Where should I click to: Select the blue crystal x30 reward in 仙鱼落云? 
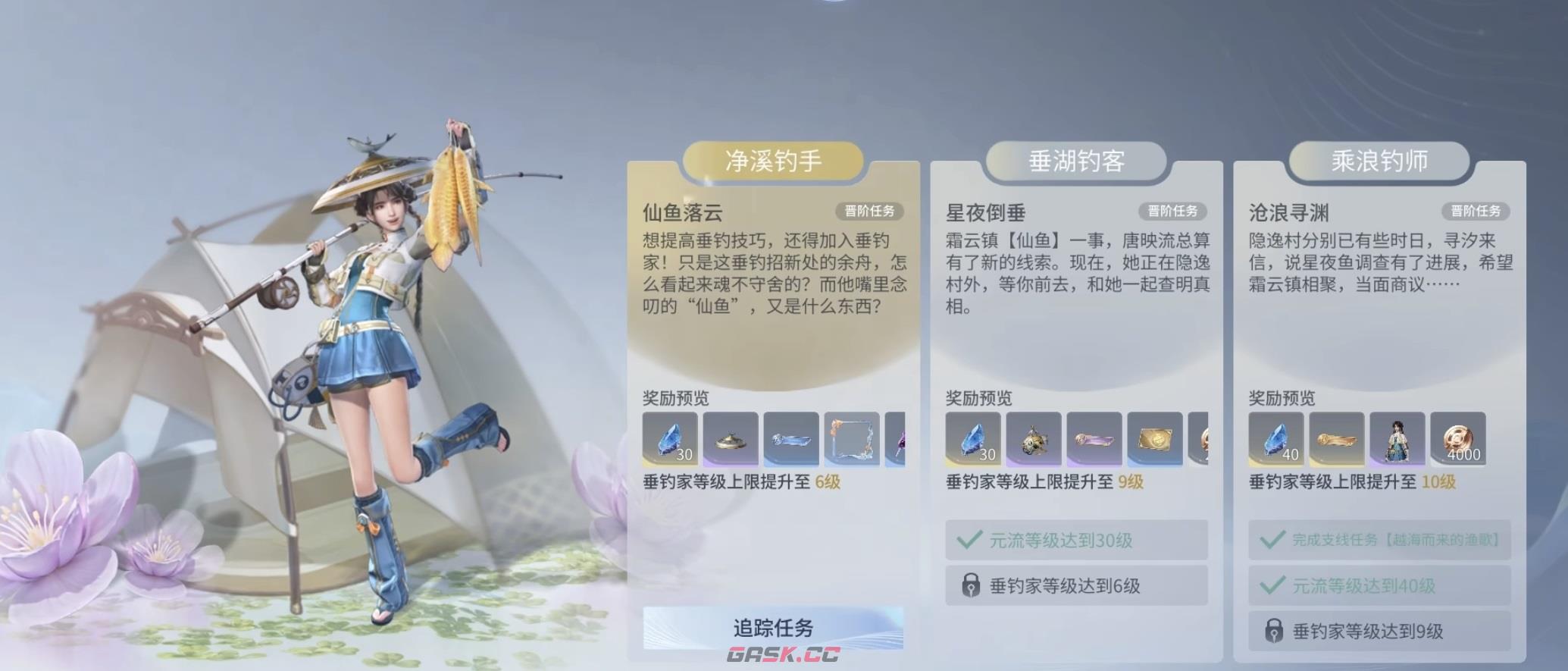(x=672, y=440)
